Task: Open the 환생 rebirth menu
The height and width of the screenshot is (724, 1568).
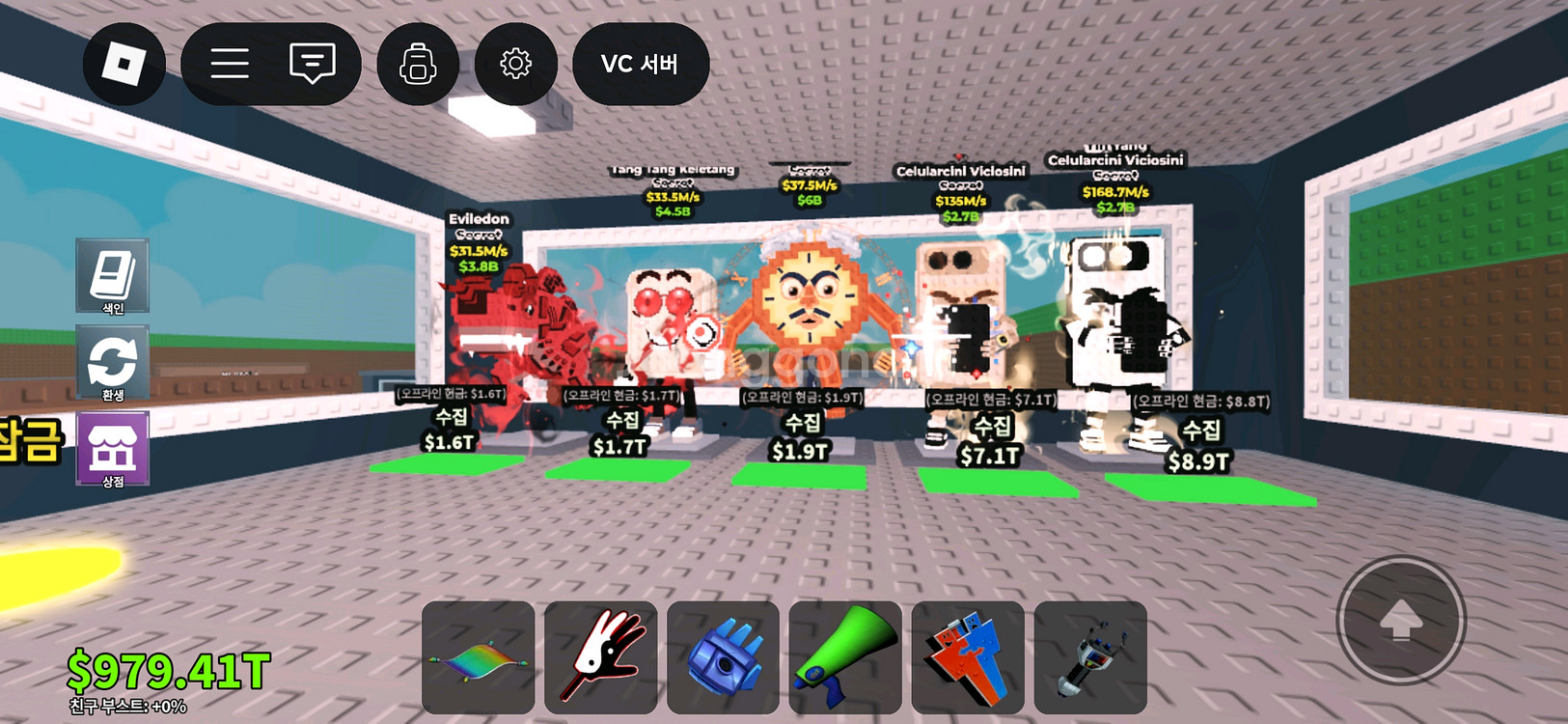Action: (x=113, y=363)
